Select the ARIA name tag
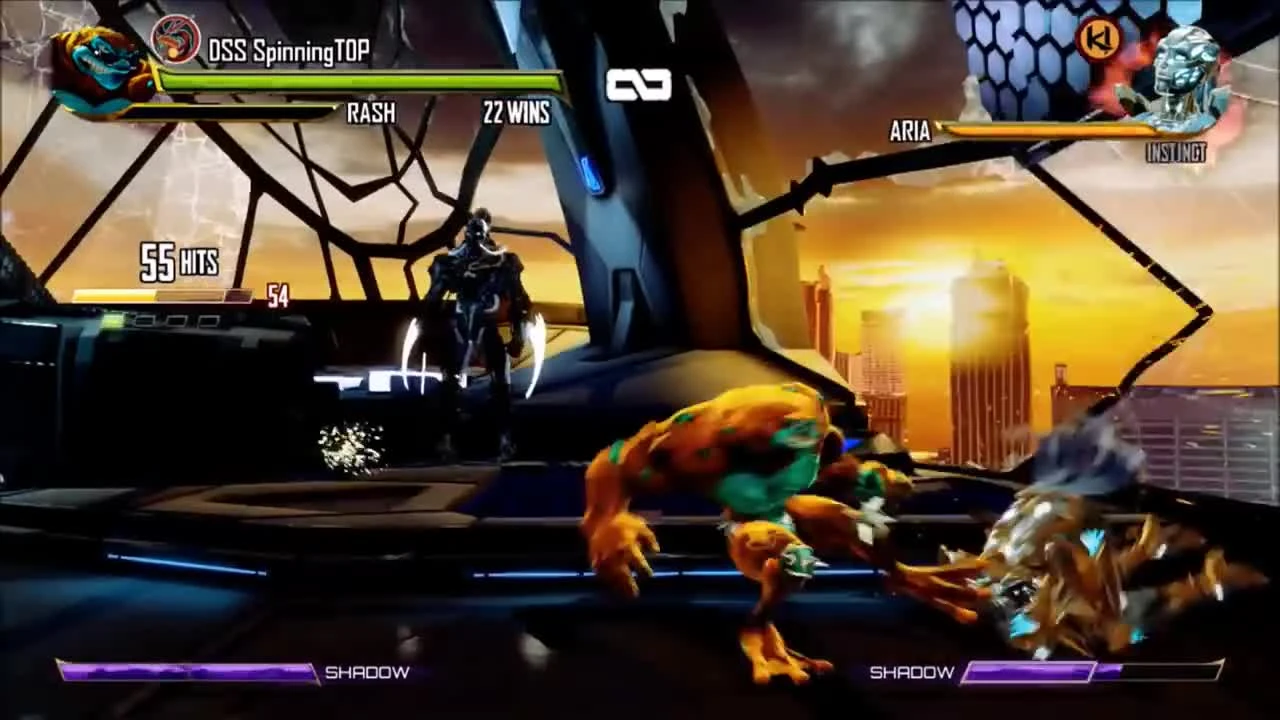 pyautogui.click(x=913, y=131)
